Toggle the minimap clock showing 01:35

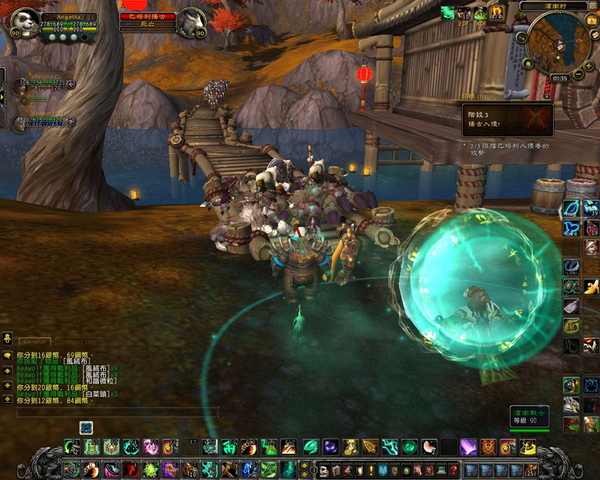(559, 78)
